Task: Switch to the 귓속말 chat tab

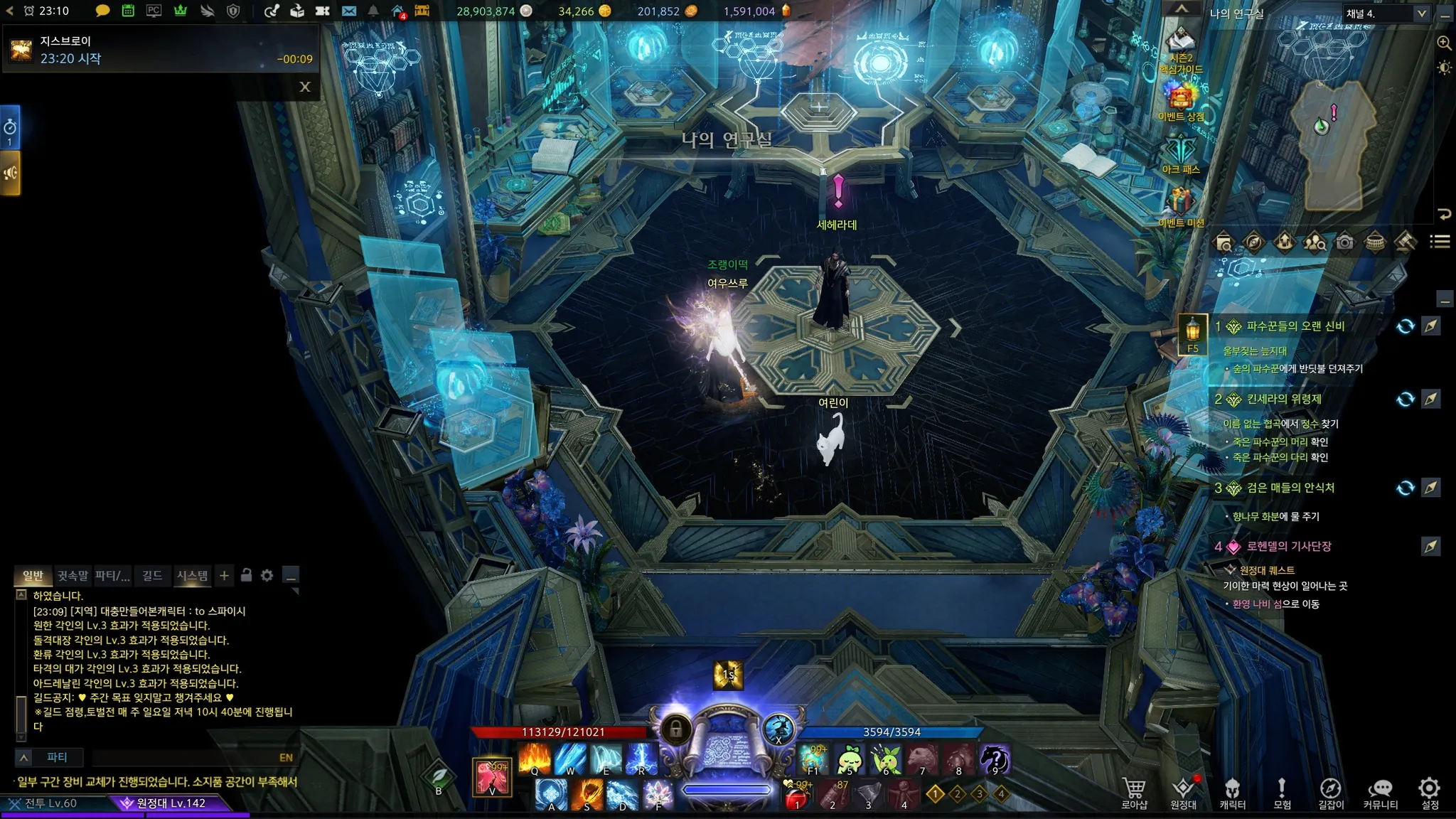Action: pyautogui.click(x=73, y=575)
